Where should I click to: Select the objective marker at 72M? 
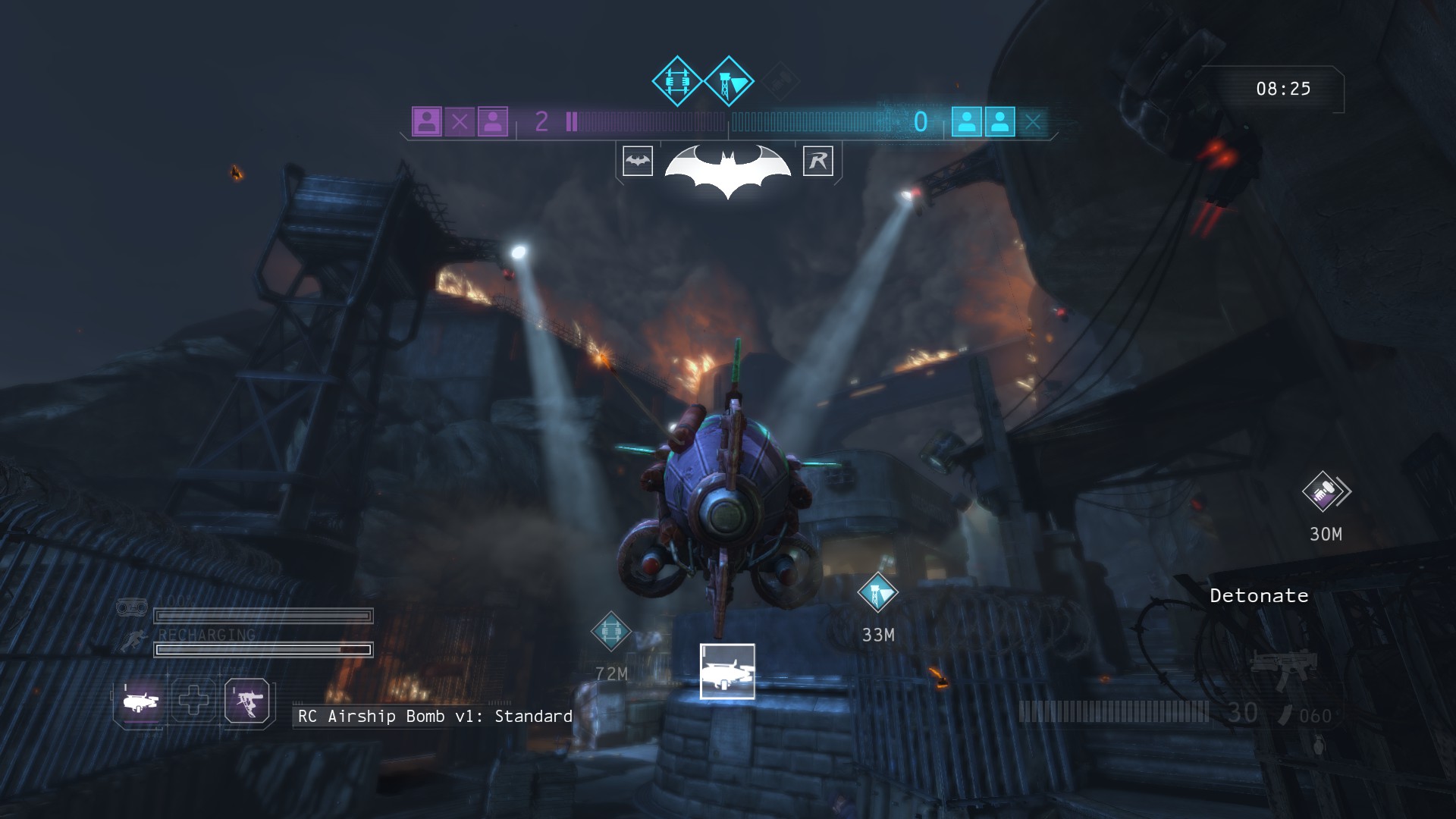click(x=610, y=631)
